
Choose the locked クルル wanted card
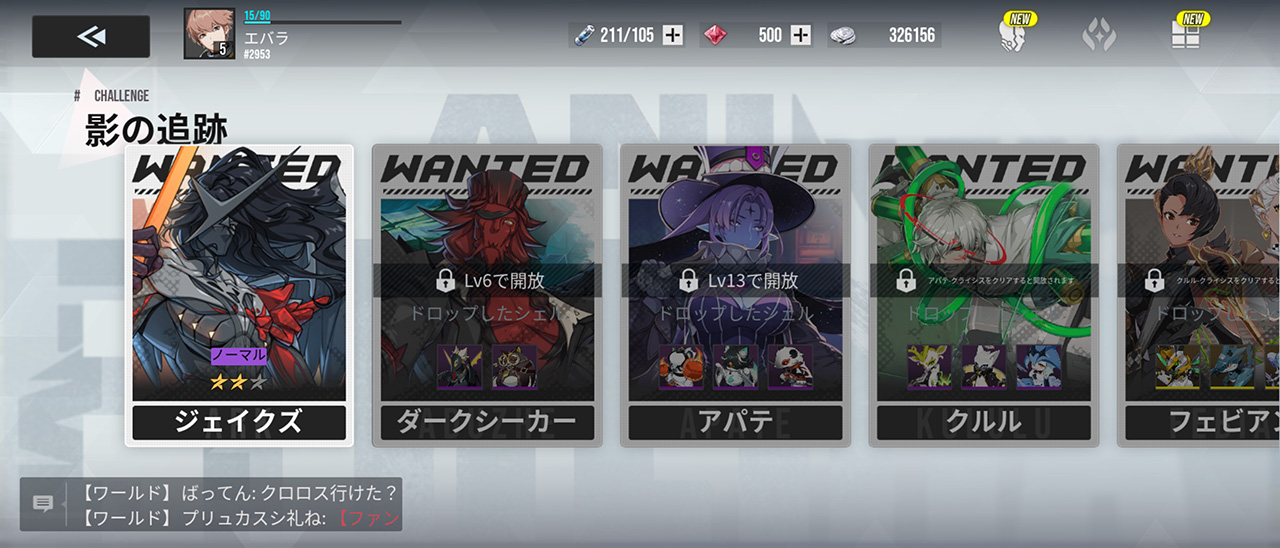pos(983,295)
